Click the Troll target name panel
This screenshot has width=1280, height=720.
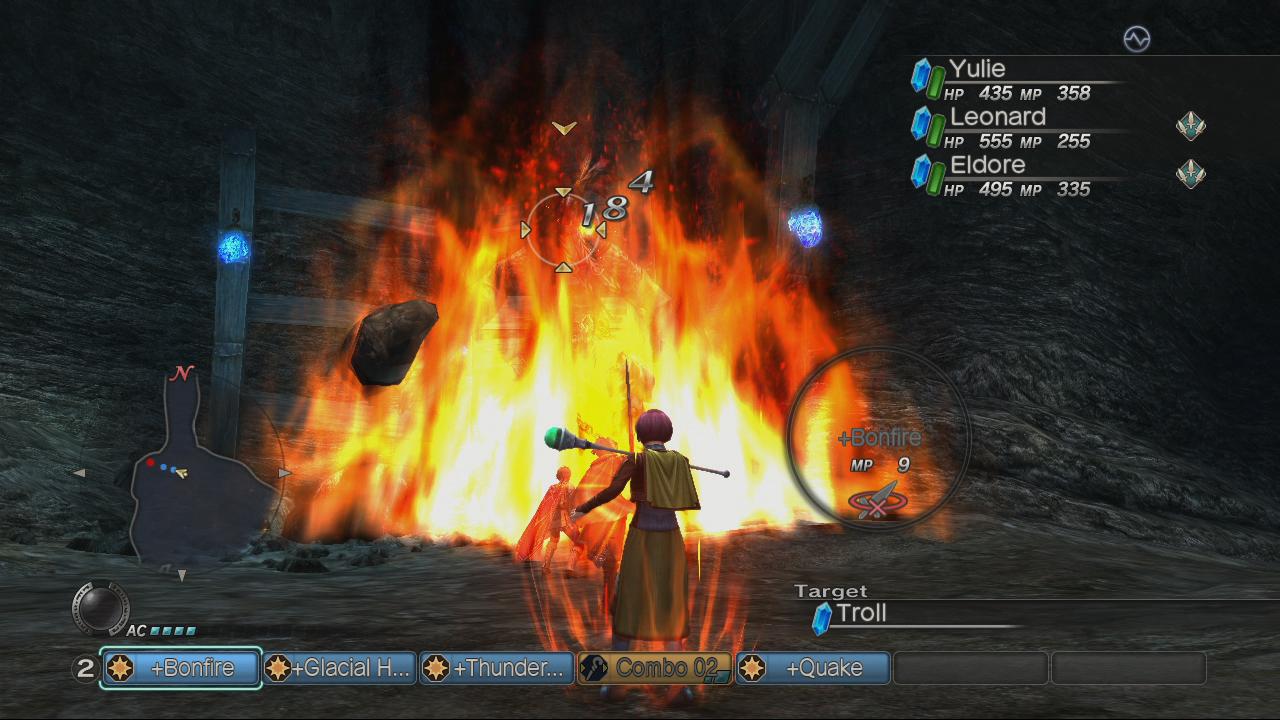[x=862, y=614]
